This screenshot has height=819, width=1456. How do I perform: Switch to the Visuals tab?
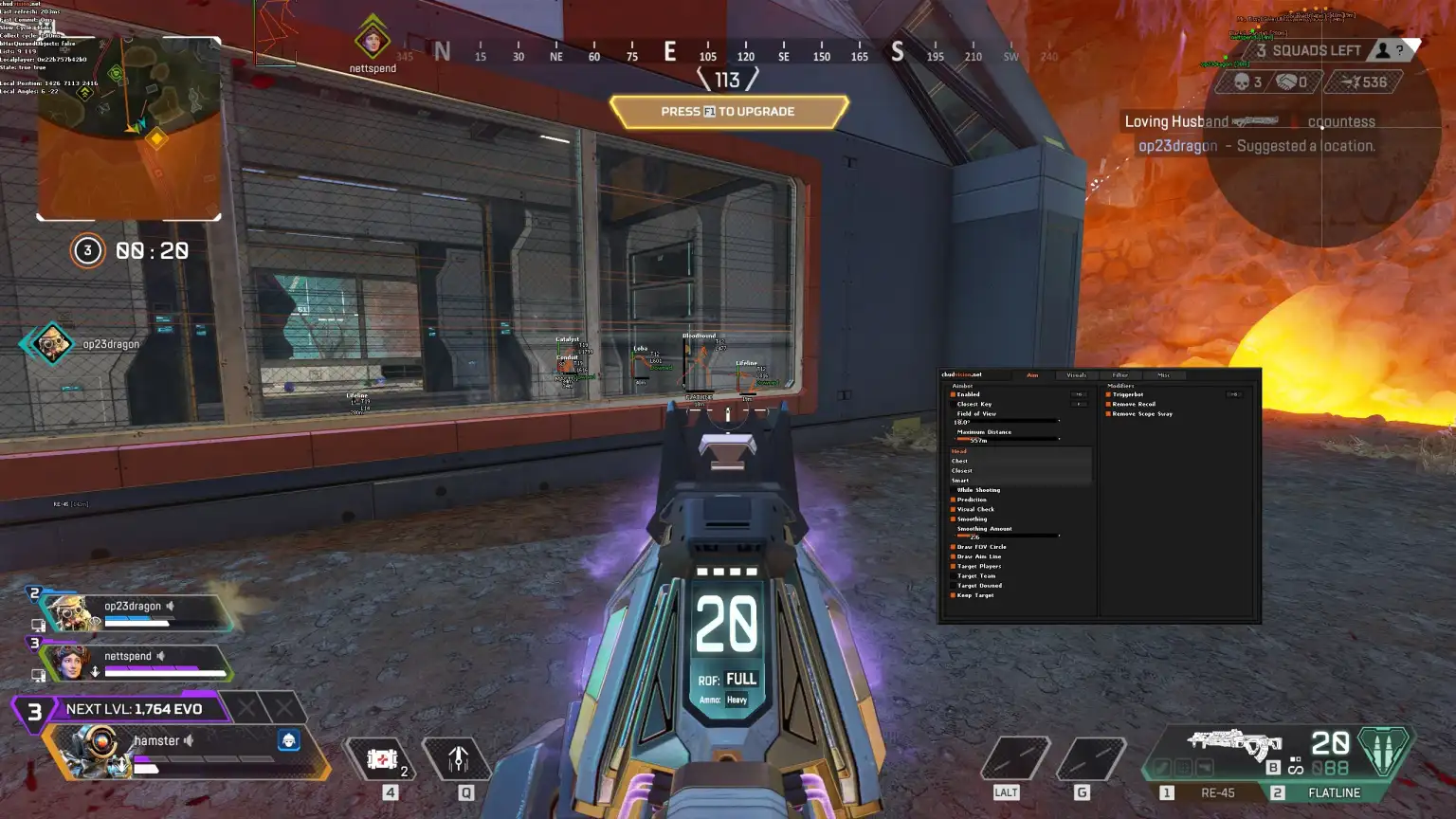1077,375
